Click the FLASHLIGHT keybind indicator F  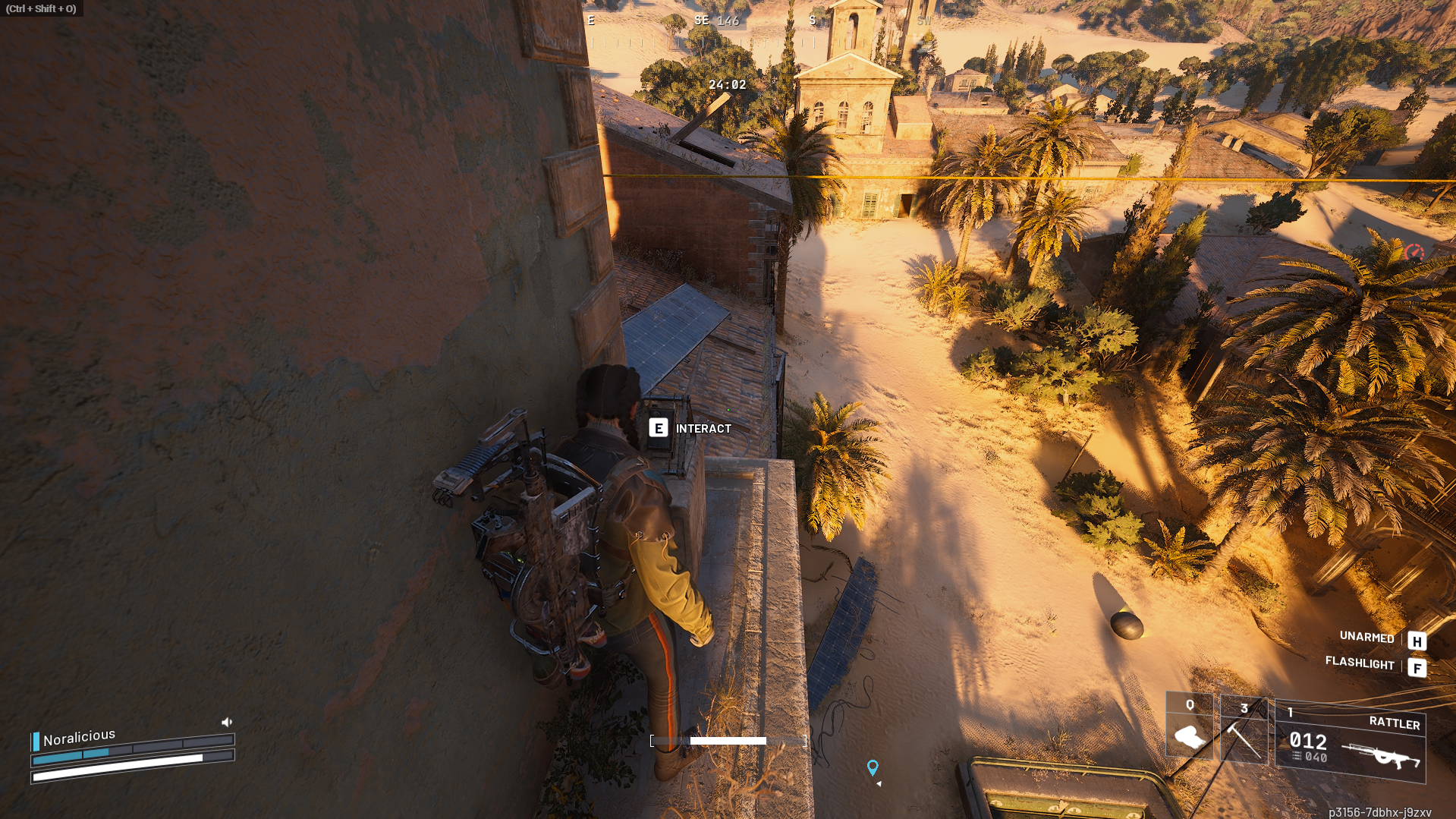tap(1417, 667)
